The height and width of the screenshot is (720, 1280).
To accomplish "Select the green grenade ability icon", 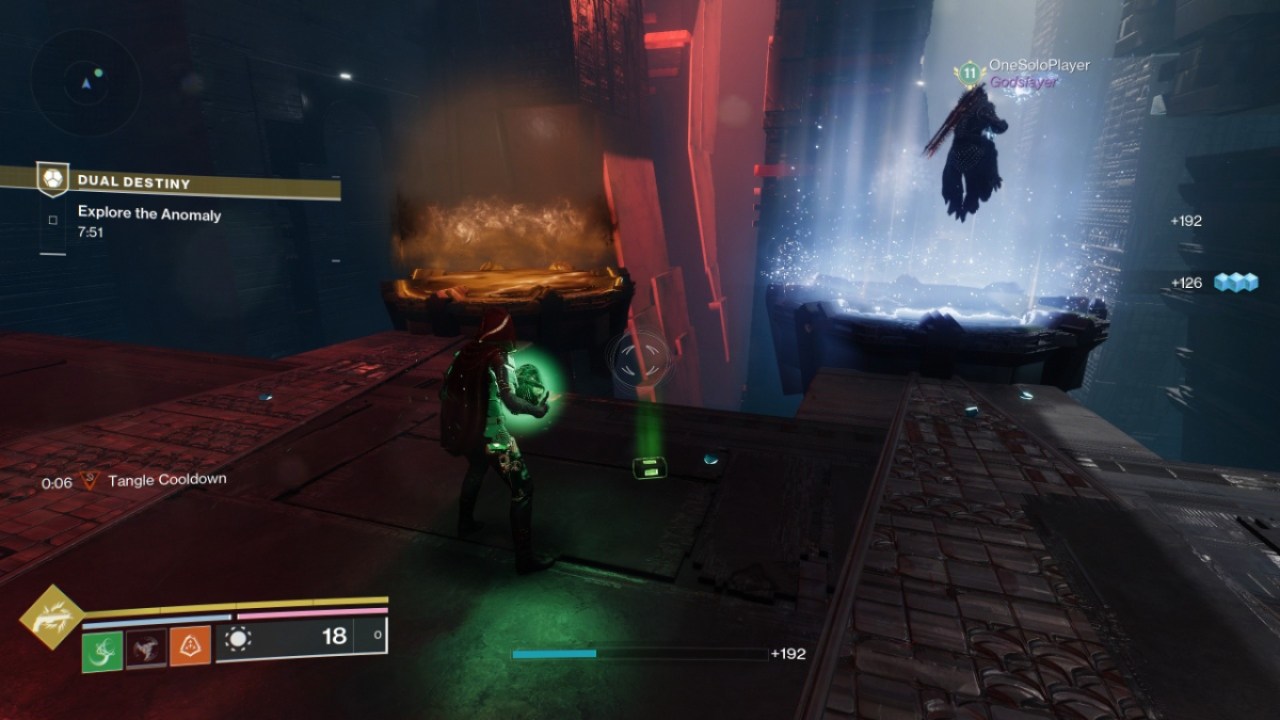I will tap(102, 647).
